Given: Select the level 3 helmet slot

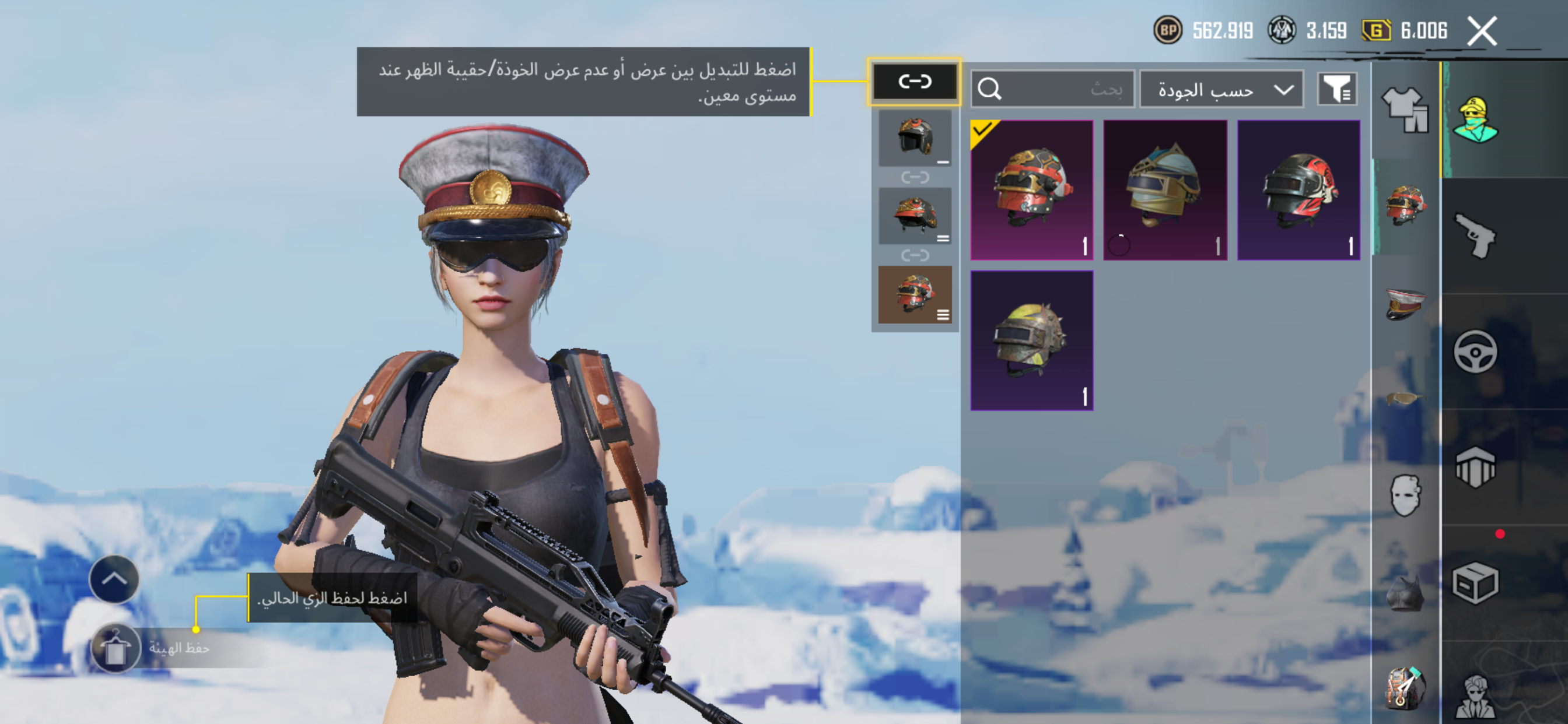Looking at the screenshot, I should tap(914, 294).
